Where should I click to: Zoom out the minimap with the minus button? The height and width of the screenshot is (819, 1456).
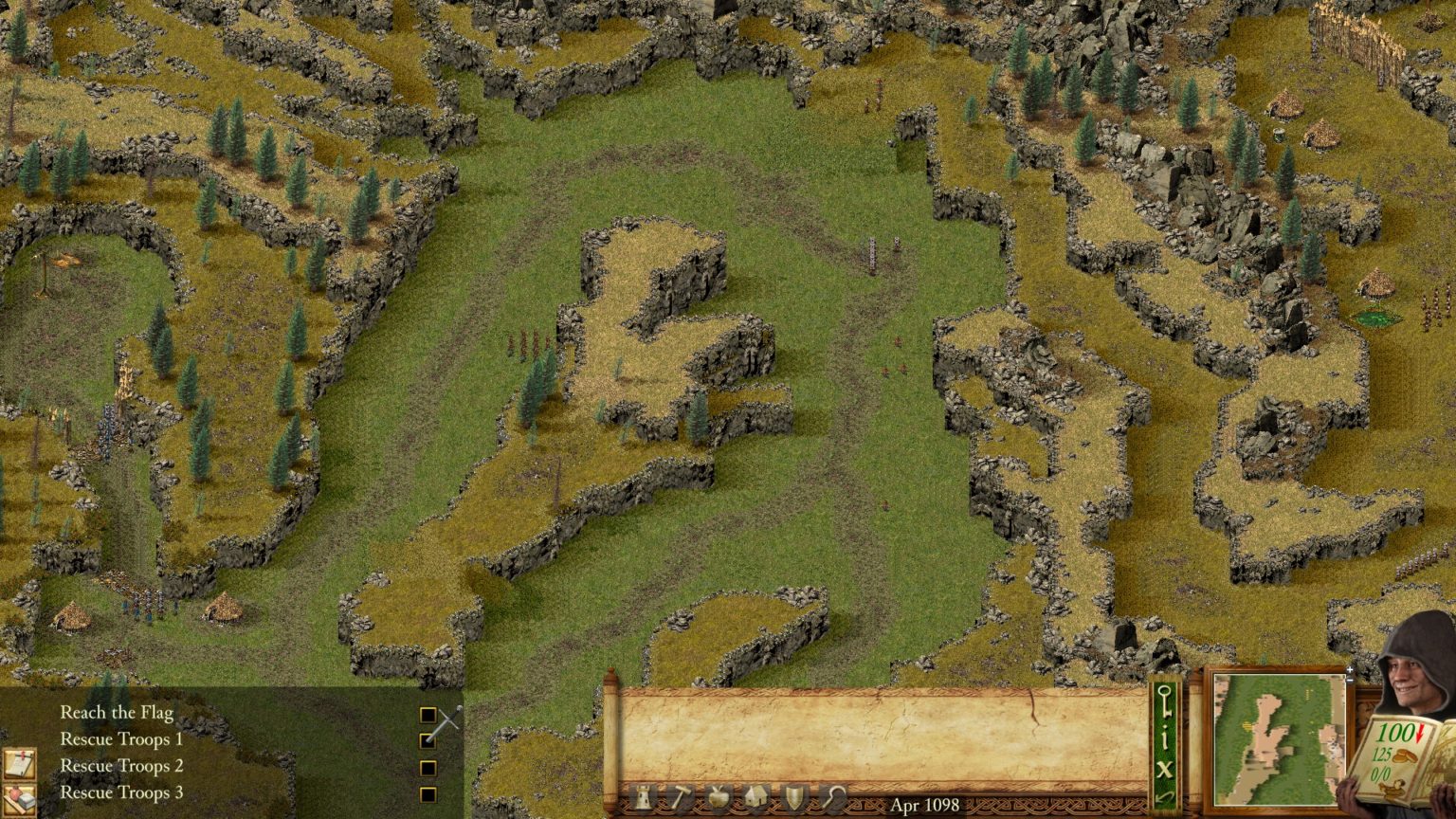coord(1350,680)
